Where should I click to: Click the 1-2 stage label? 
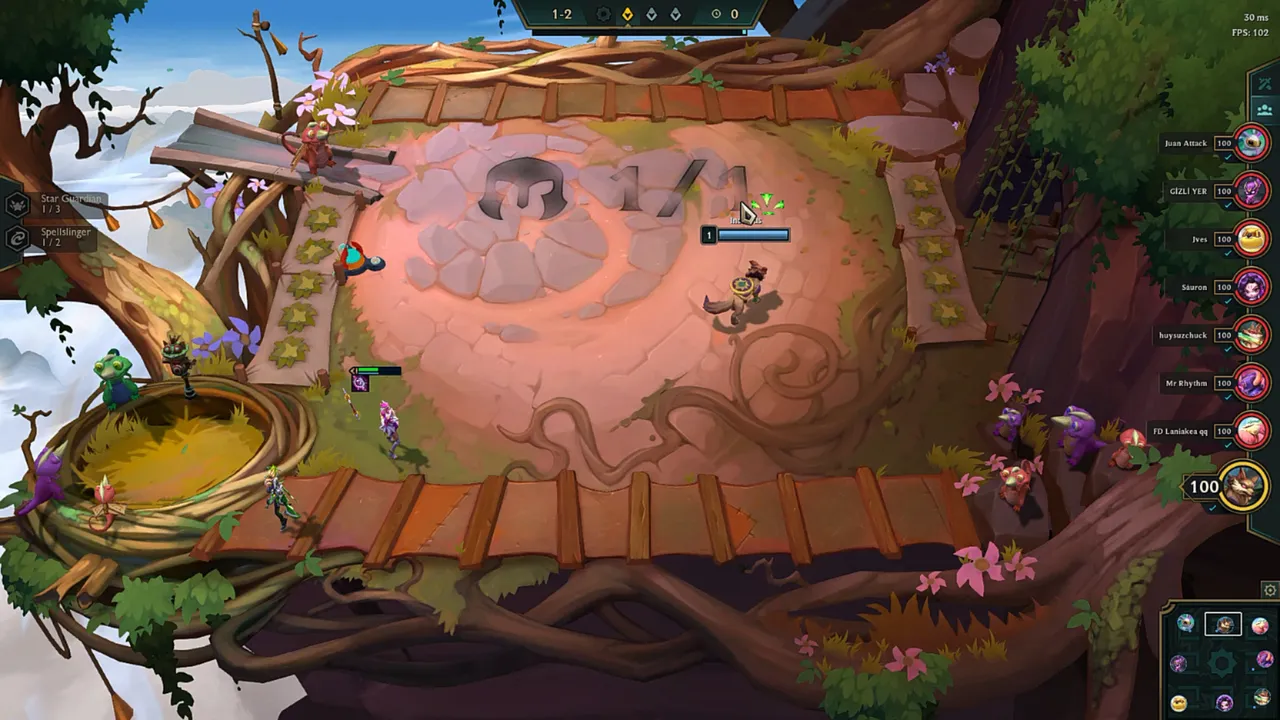561,14
